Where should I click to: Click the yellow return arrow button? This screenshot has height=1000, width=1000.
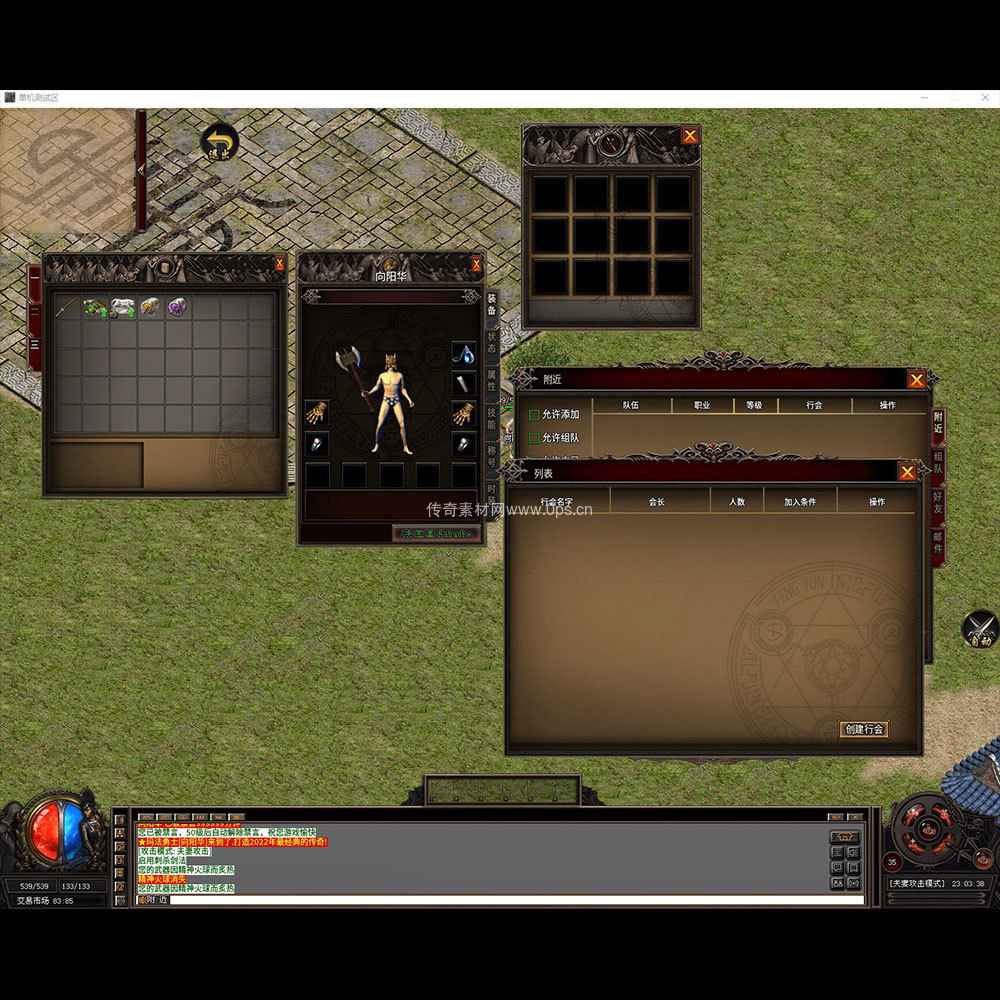218,142
